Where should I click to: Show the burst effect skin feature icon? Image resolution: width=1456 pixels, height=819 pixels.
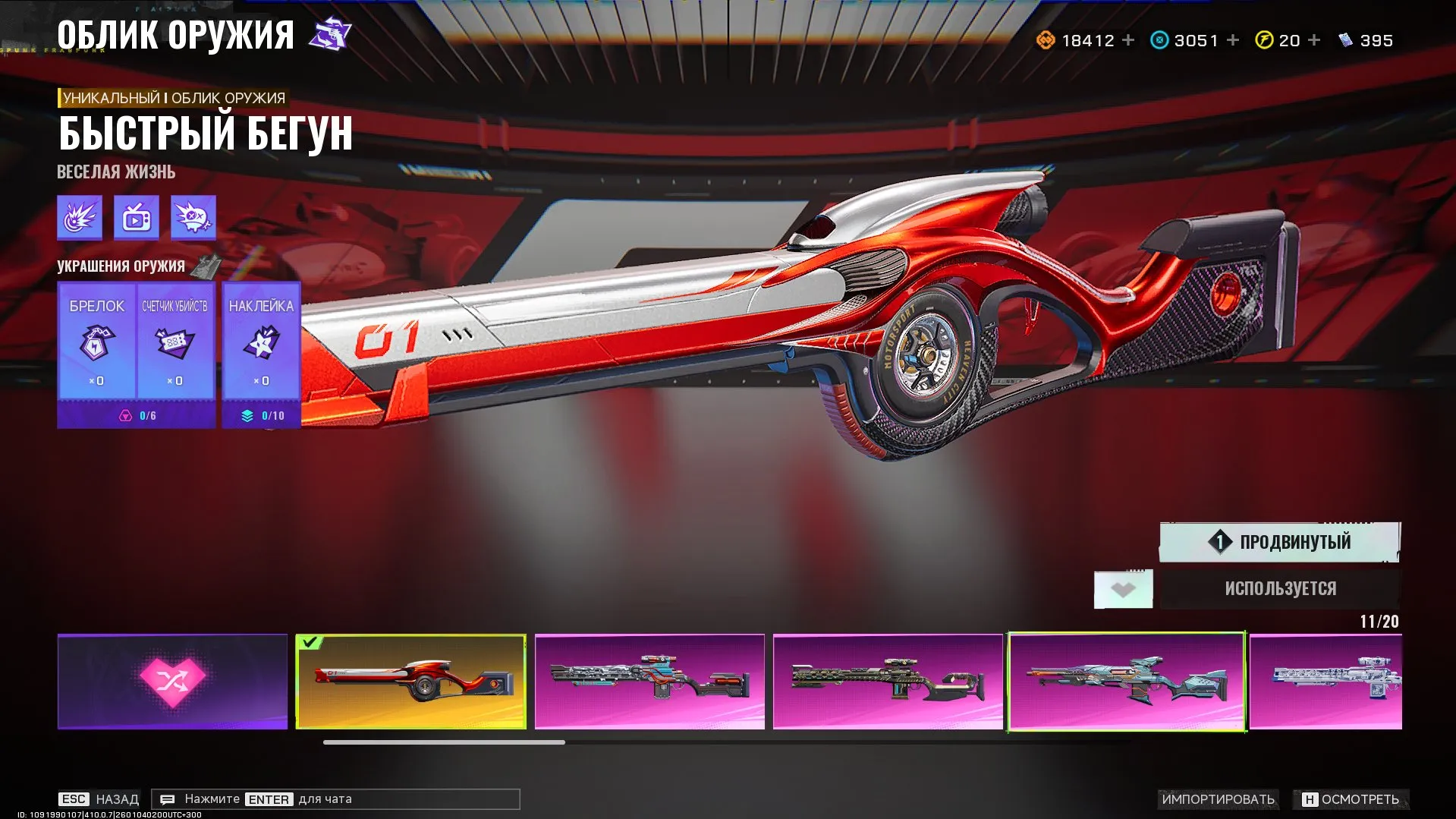pyautogui.click(x=80, y=218)
